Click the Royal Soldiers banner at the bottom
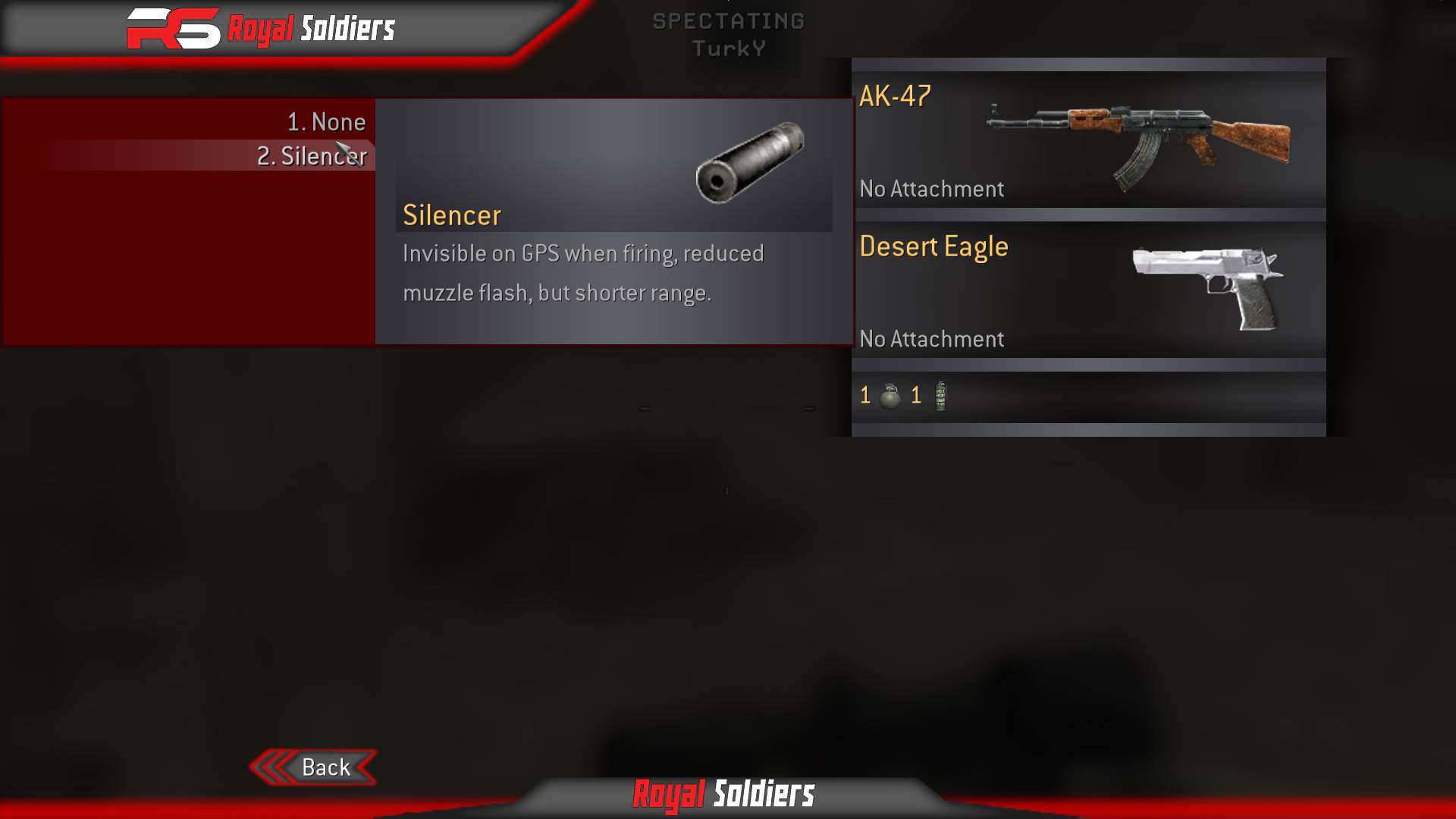The width and height of the screenshot is (1456, 819). coord(724,796)
